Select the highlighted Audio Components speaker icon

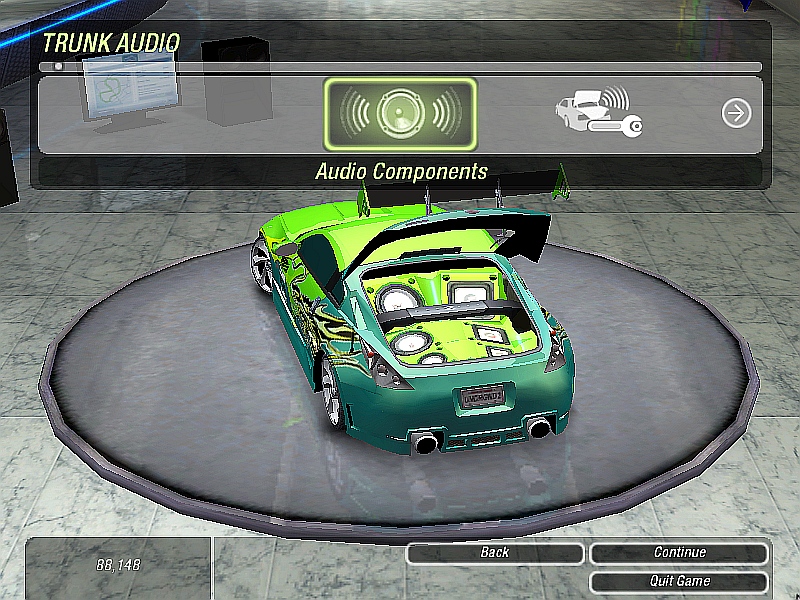pyautogui.click(x=400, y=114)
